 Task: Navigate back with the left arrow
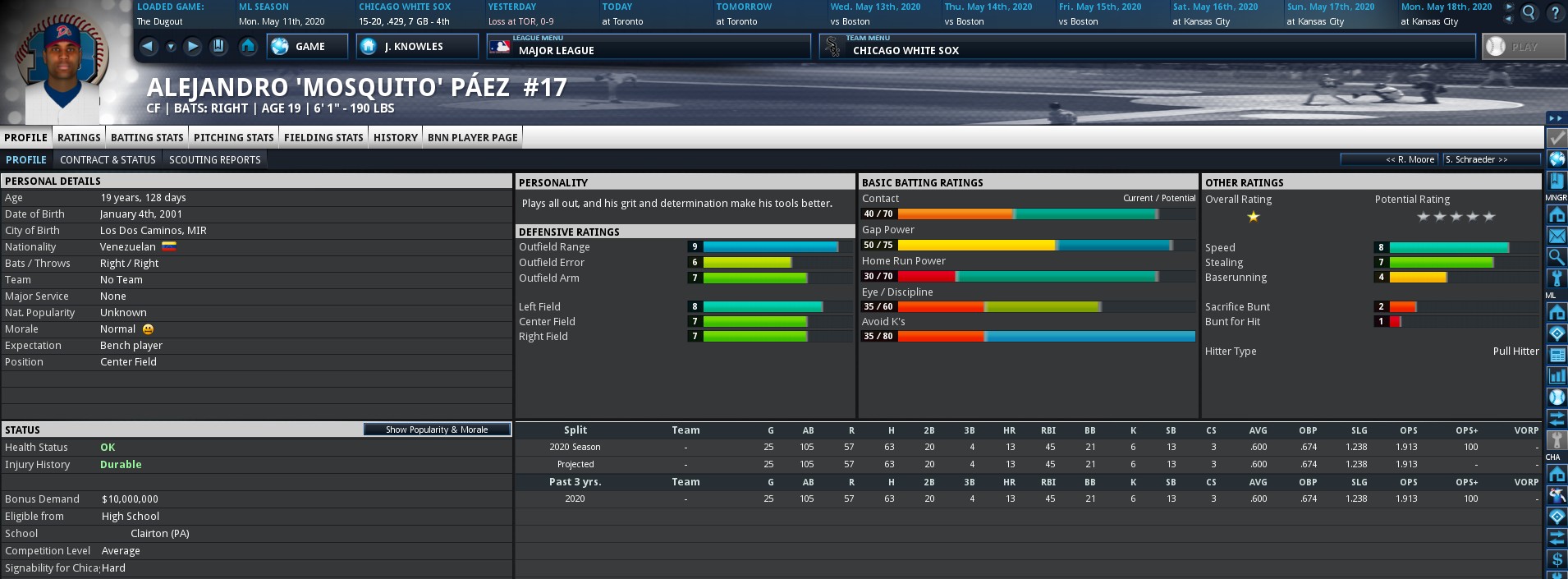[149, 47]
